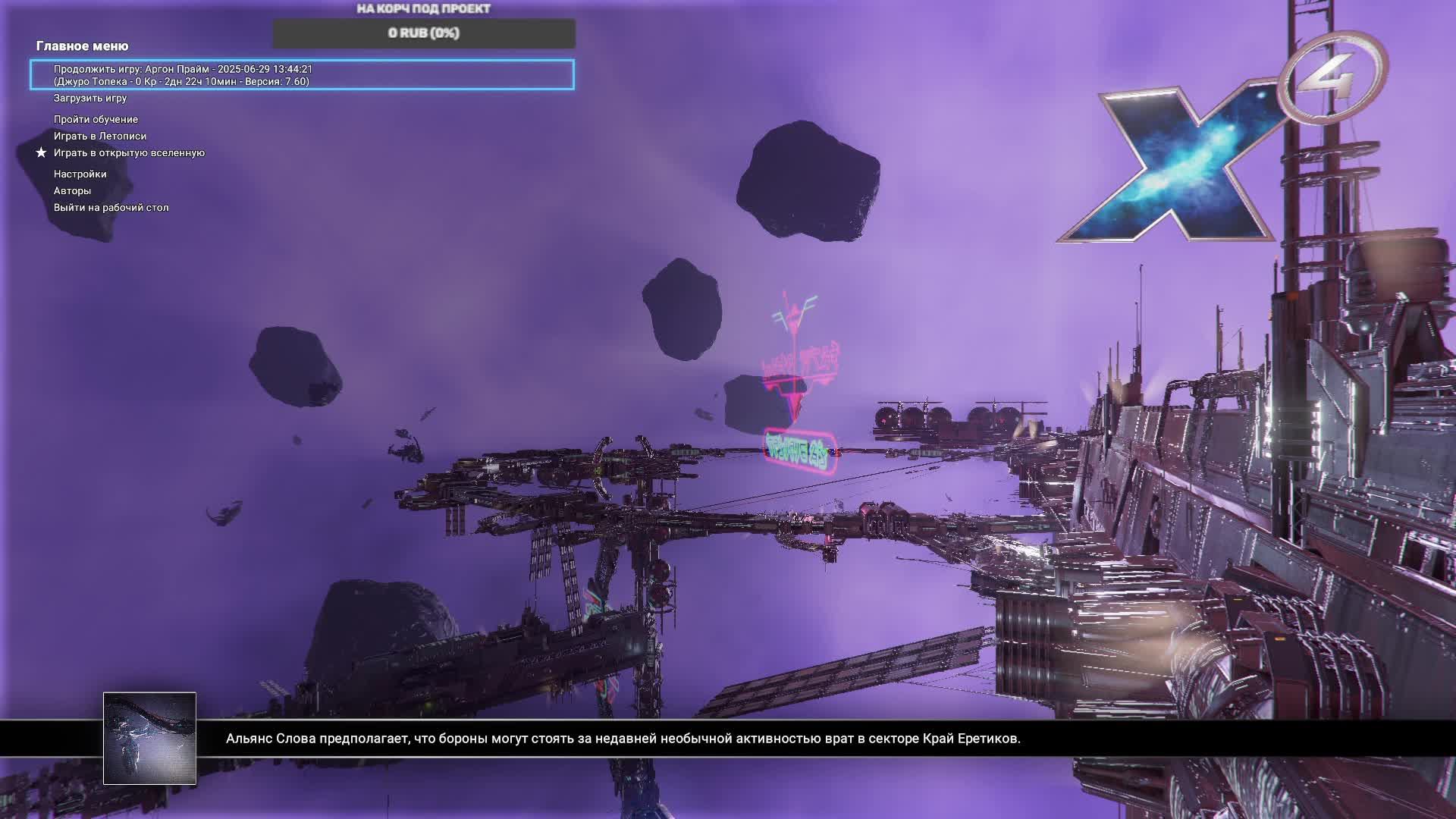Choose Играть в Летописи
The height and width of the screenshot is (819, 1456).
(x=100, y=136)
